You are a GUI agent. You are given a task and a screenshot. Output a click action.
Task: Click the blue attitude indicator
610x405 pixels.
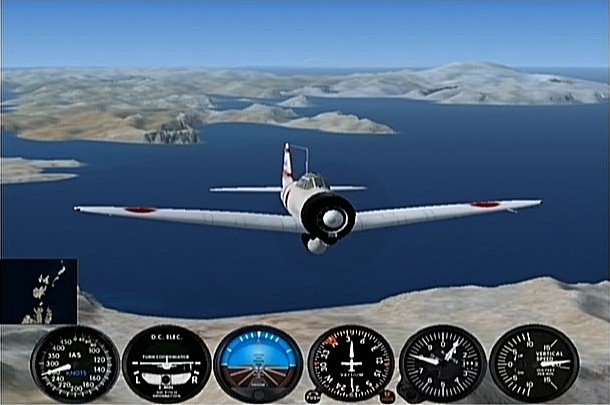(258, 364)
